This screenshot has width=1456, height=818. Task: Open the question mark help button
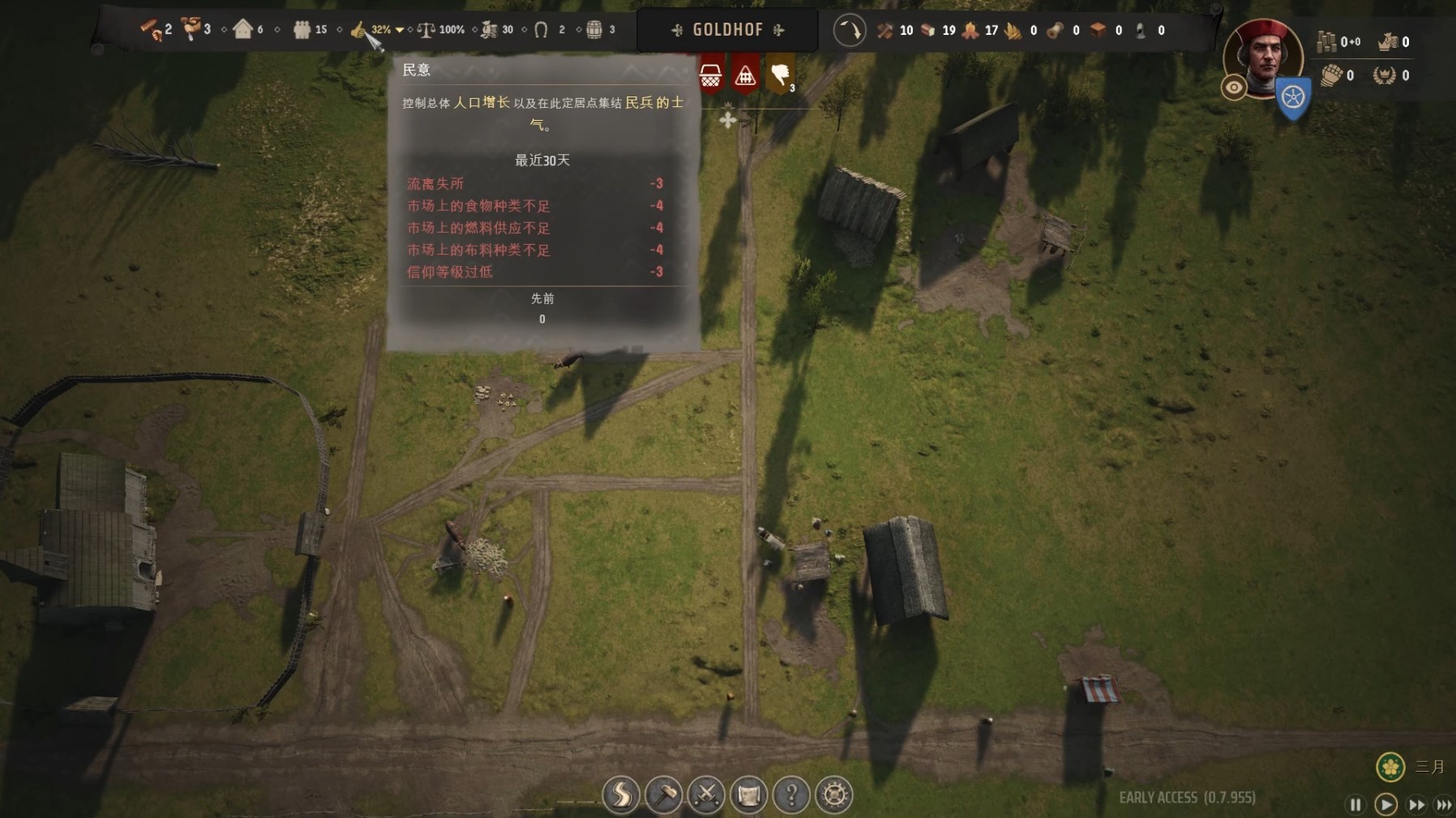[x=791, y=795]
